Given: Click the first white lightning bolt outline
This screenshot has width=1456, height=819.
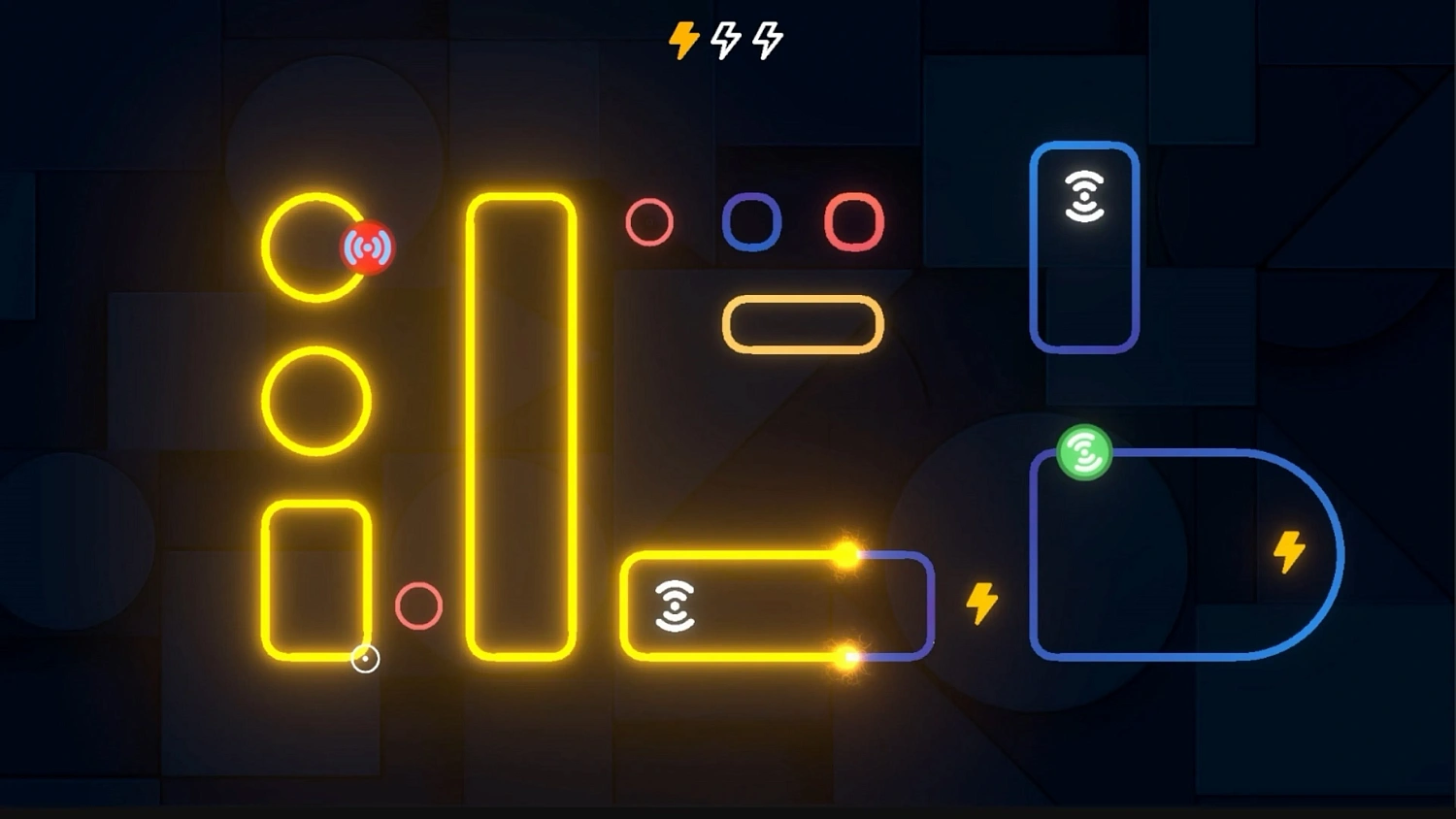Looking at the screenshot, I should coord(724,39).
